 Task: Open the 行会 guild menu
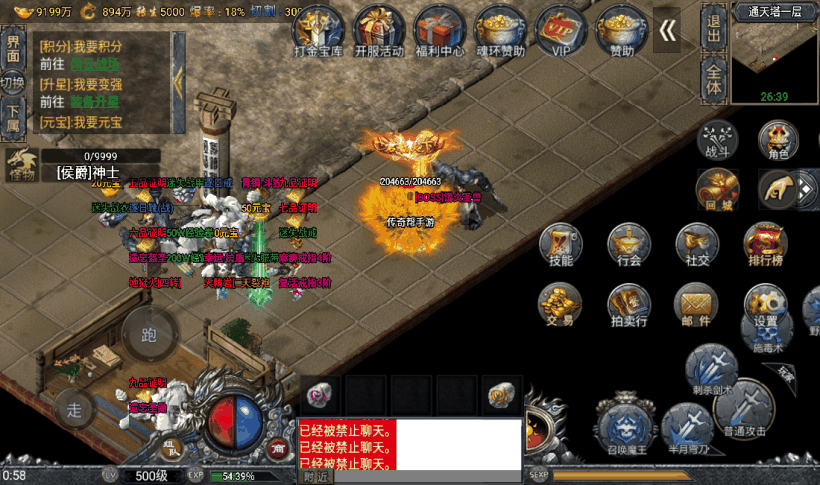pyautogui.click(x=628, y=245)
